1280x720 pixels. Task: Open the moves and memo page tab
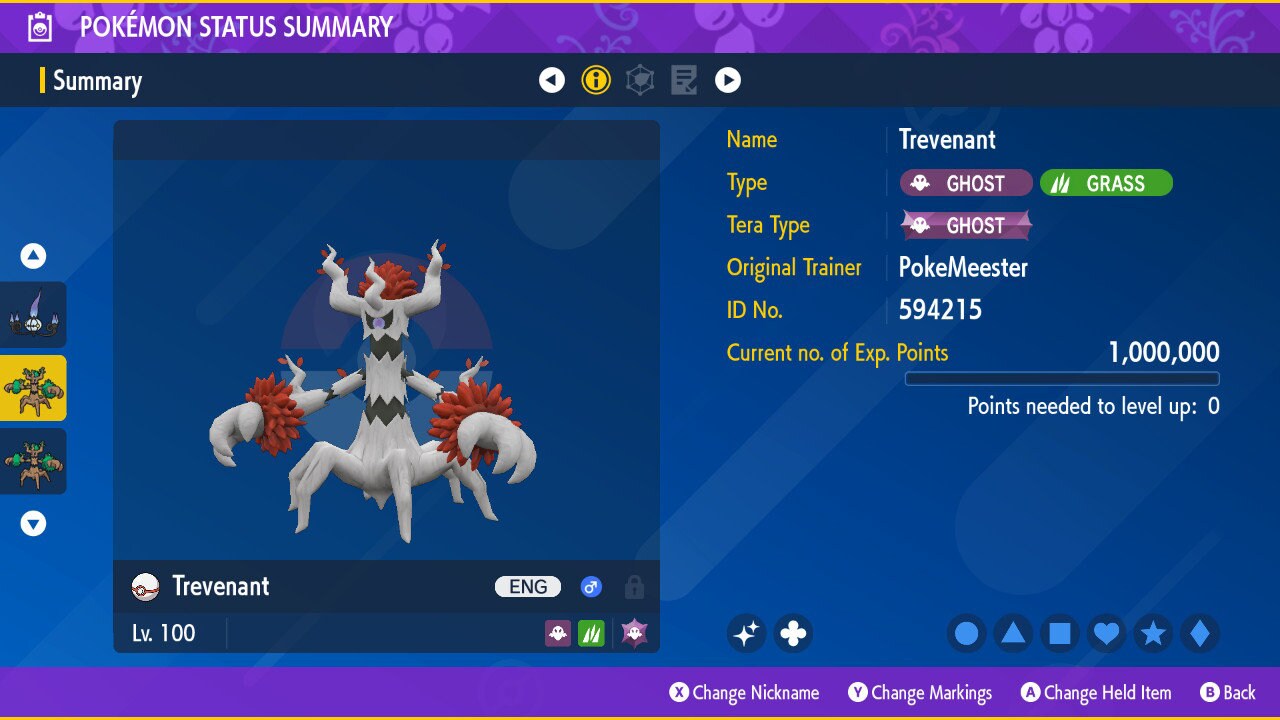pyautogui.click(x=684, y=80)
